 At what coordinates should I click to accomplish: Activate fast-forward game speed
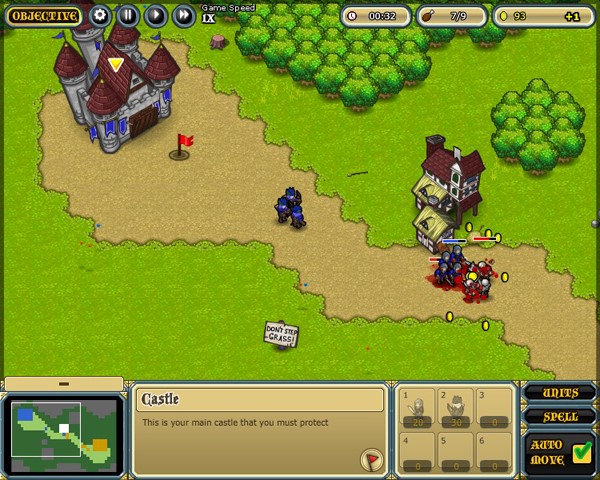(x=184, y=16)
